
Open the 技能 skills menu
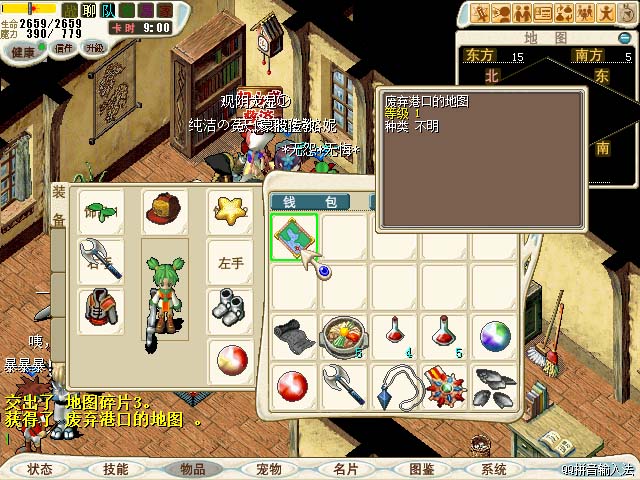[x=115, y=468]
